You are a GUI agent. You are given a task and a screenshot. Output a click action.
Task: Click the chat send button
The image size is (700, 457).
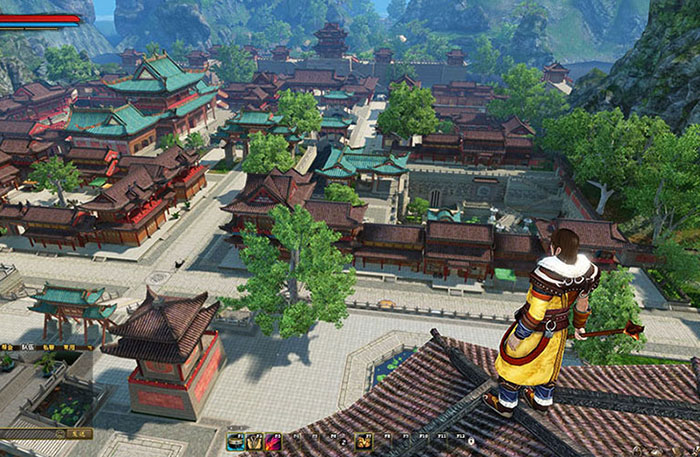[x=80, y=434]
